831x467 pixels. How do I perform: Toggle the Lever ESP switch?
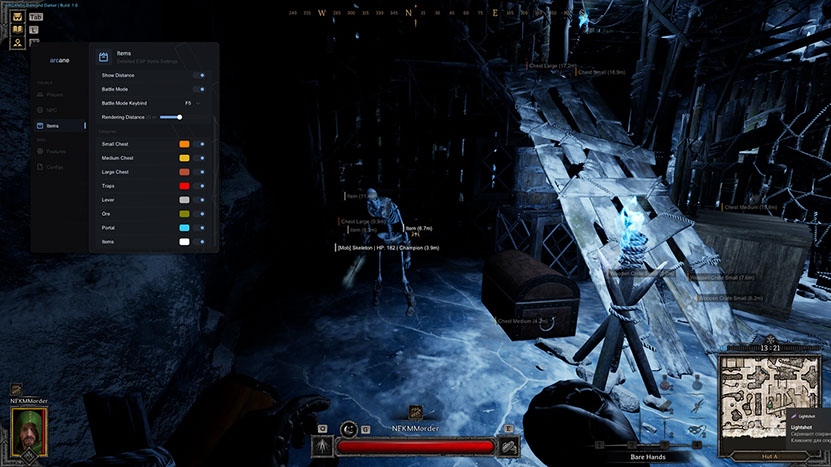click(x=202, y=200)
